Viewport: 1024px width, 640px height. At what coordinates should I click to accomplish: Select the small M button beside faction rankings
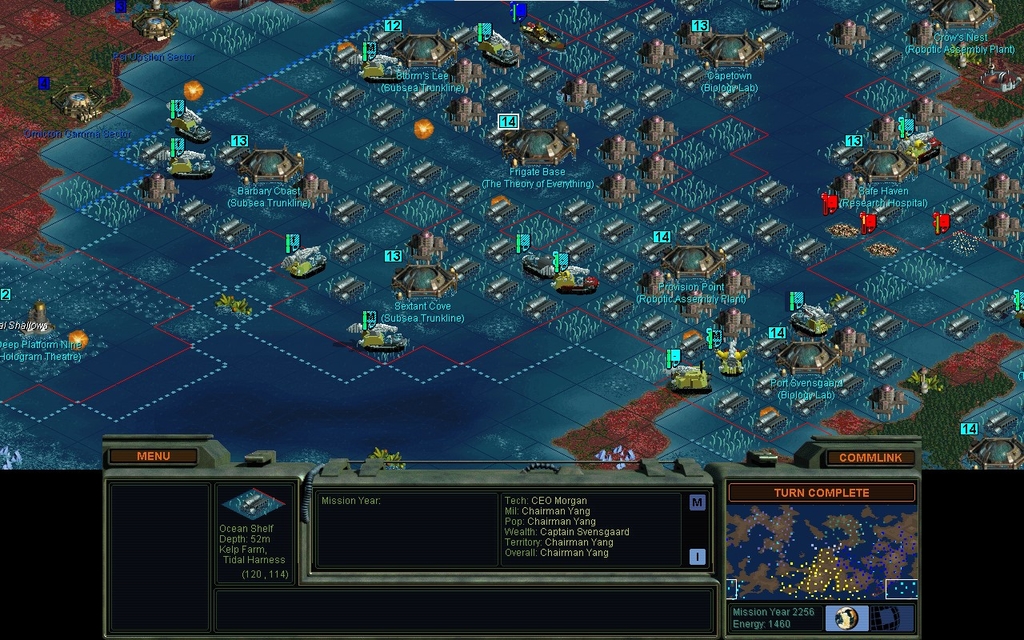697,502
